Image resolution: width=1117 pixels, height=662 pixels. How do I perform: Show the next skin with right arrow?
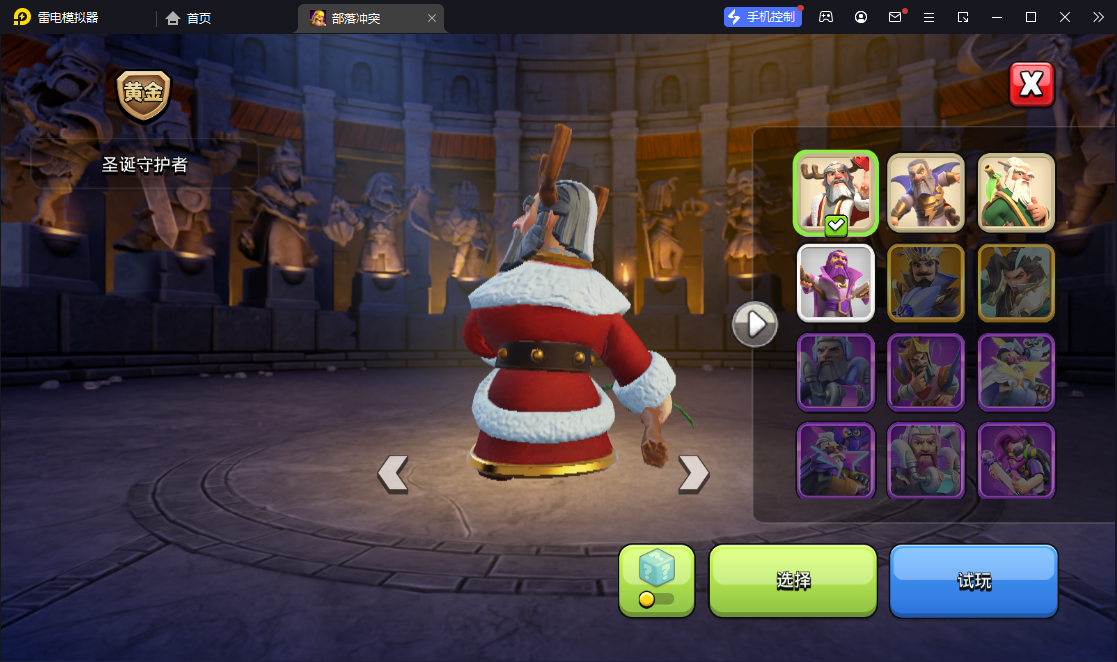pyautogui.click(x=693, y=474)
